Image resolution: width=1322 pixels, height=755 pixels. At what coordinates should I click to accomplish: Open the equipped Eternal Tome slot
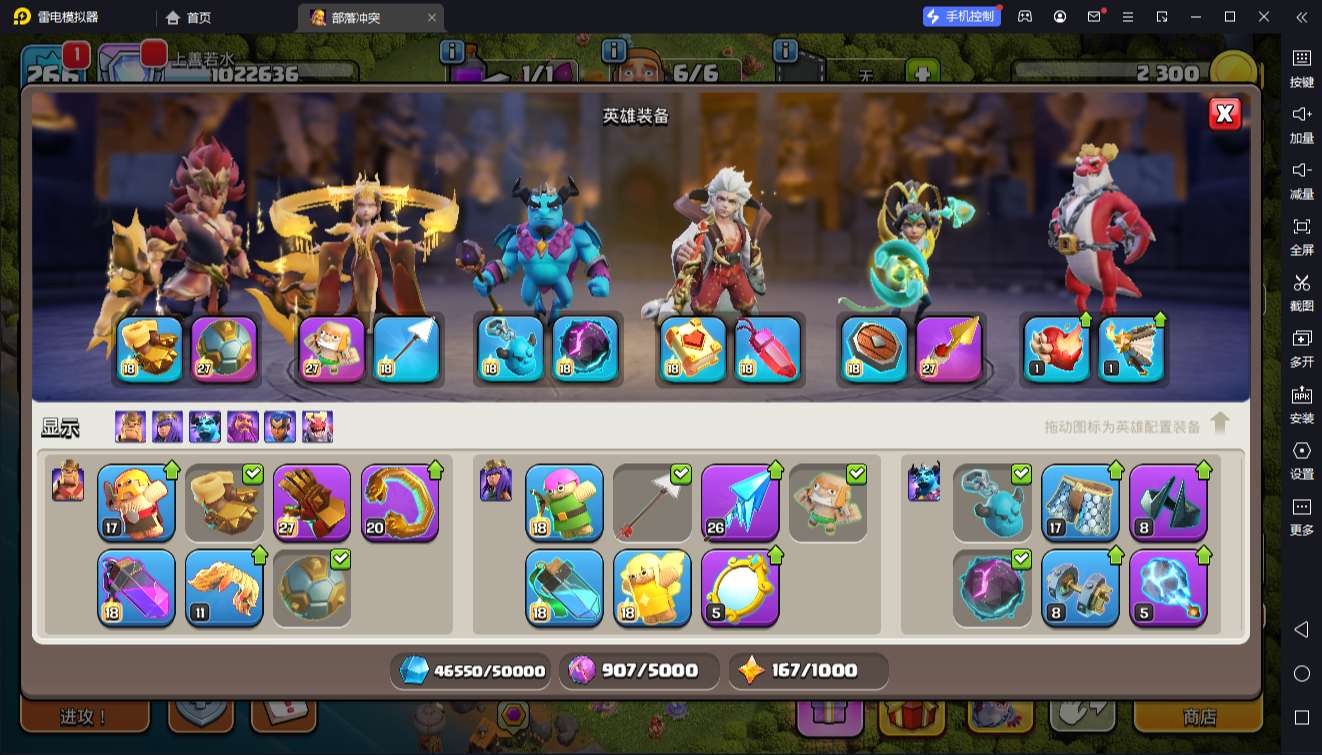[x=692, y=350]
